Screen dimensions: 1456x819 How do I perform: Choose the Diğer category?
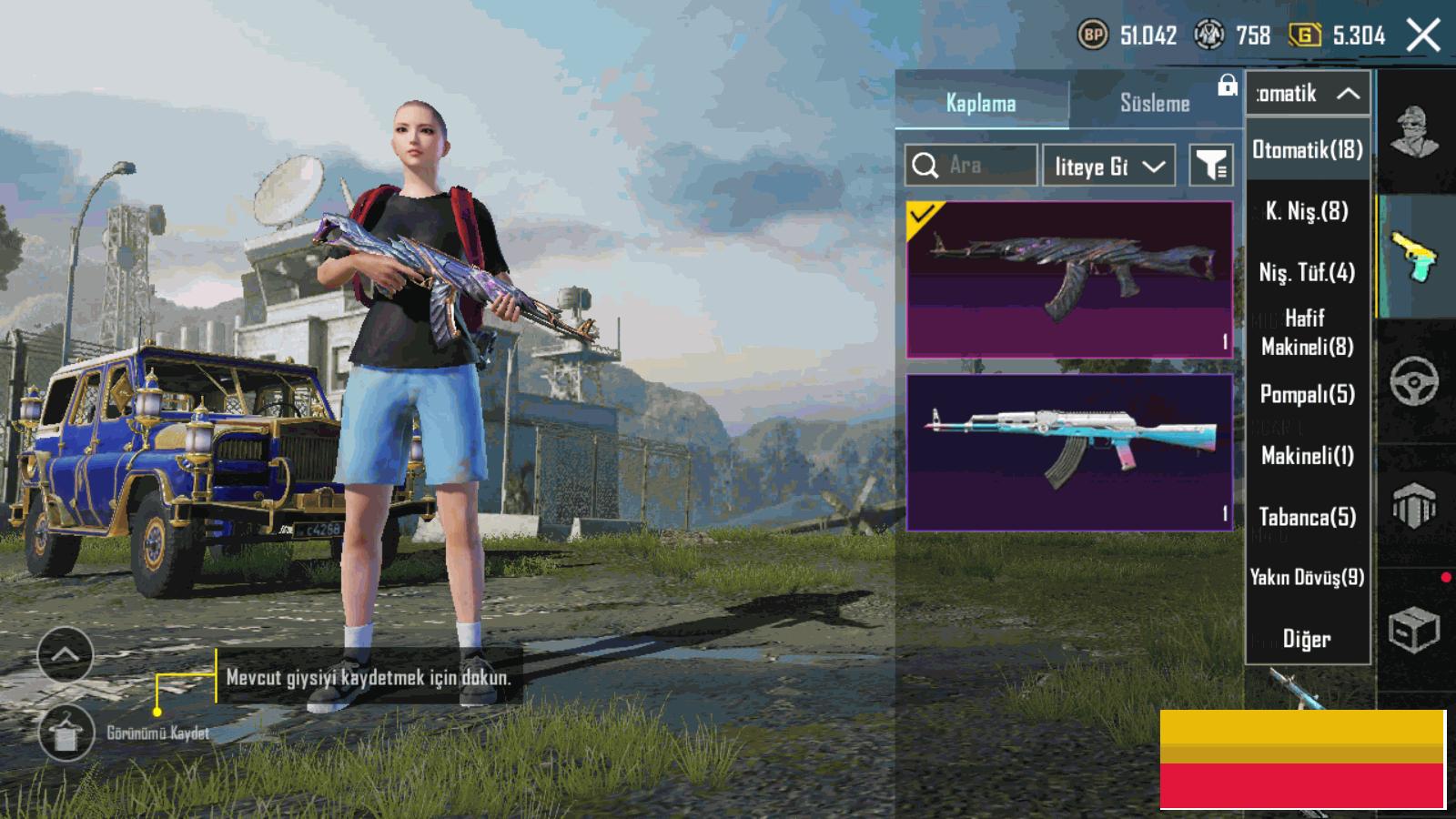coord(1308,639)
